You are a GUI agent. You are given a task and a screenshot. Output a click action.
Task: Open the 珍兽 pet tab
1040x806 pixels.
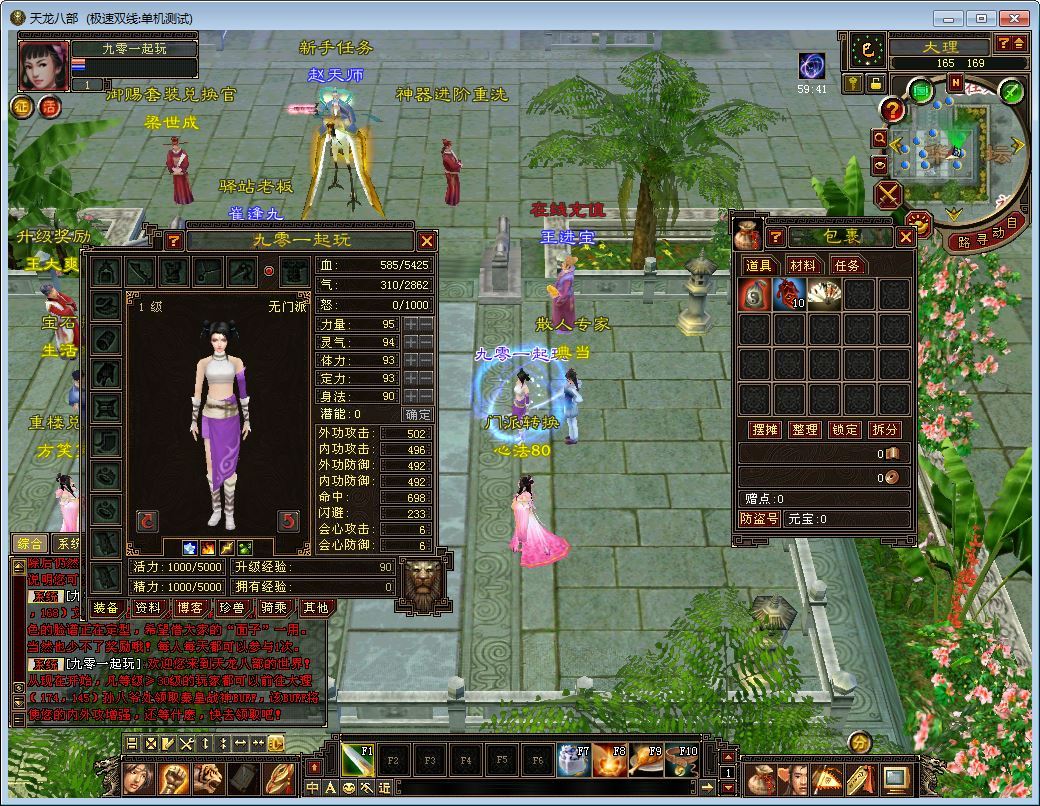pyautogui.click(x=232, y=607)
